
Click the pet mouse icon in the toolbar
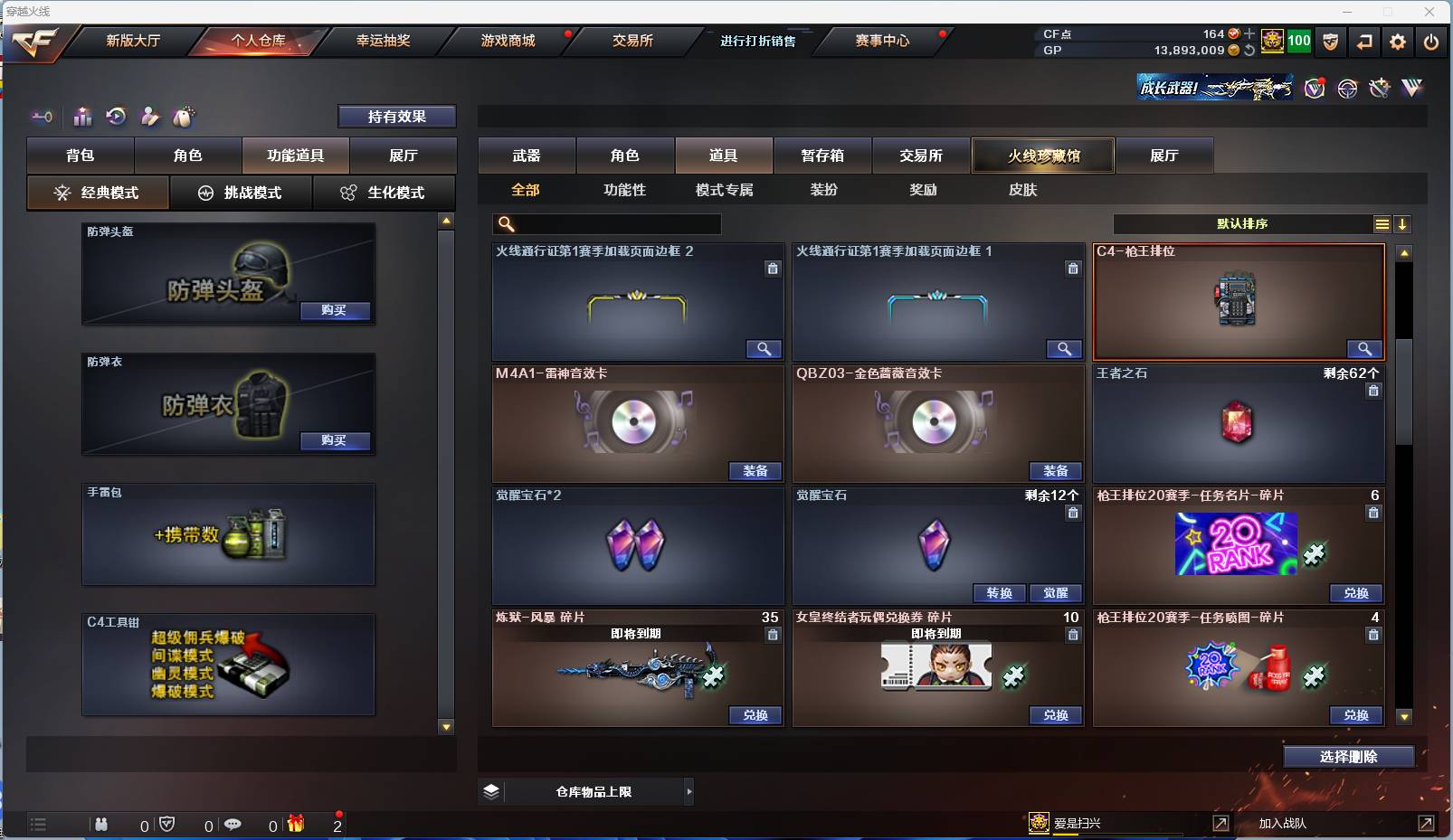coord(185,117)
